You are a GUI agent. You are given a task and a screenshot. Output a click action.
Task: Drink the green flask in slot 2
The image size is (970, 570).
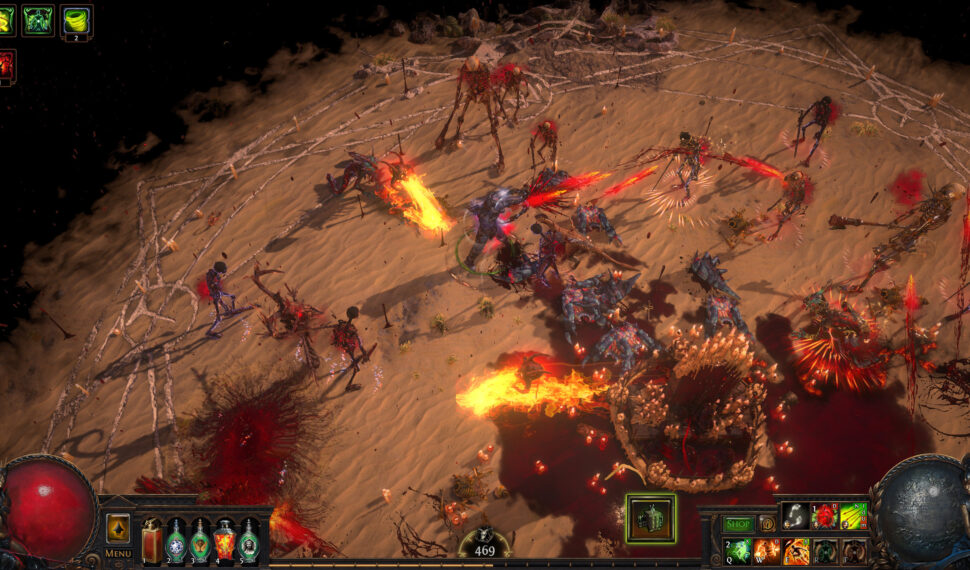176,540
